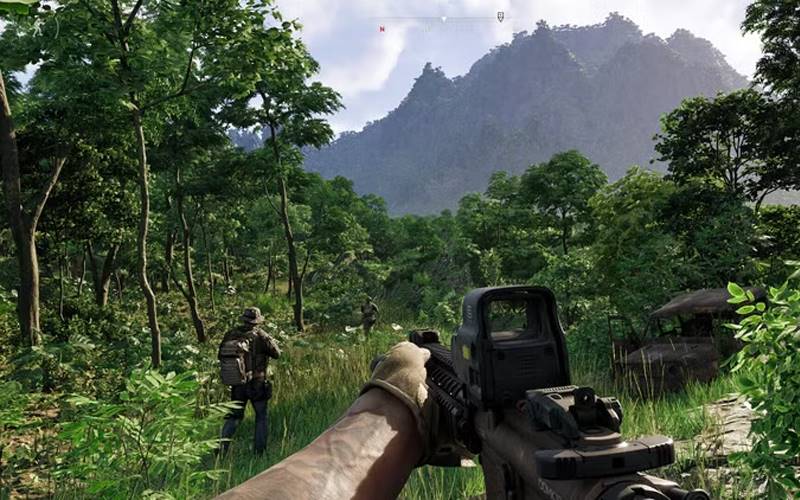
Task: Click the shield objective marker on the compass
Action: click(x=500, y=17)
